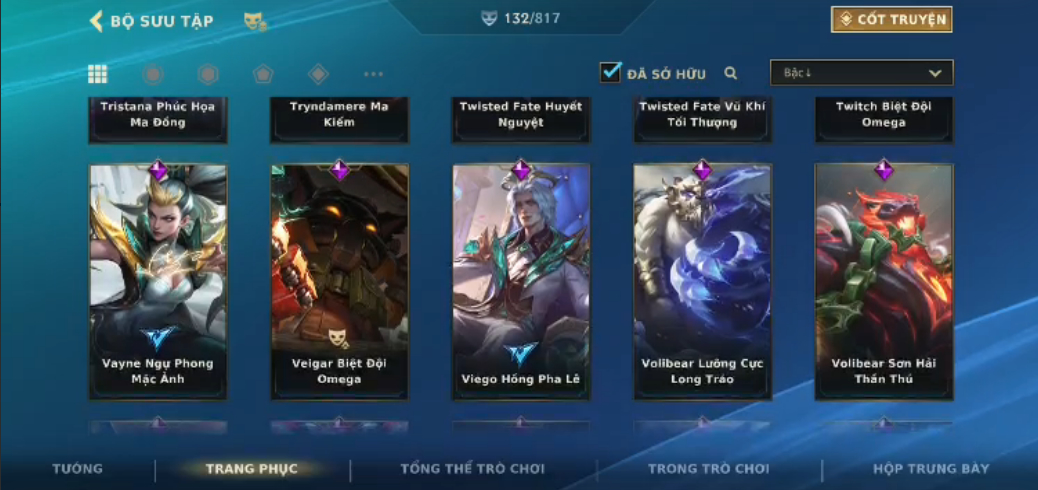Open the magnifying glass search
1038x490 pixels.
(x=731, y=73)
